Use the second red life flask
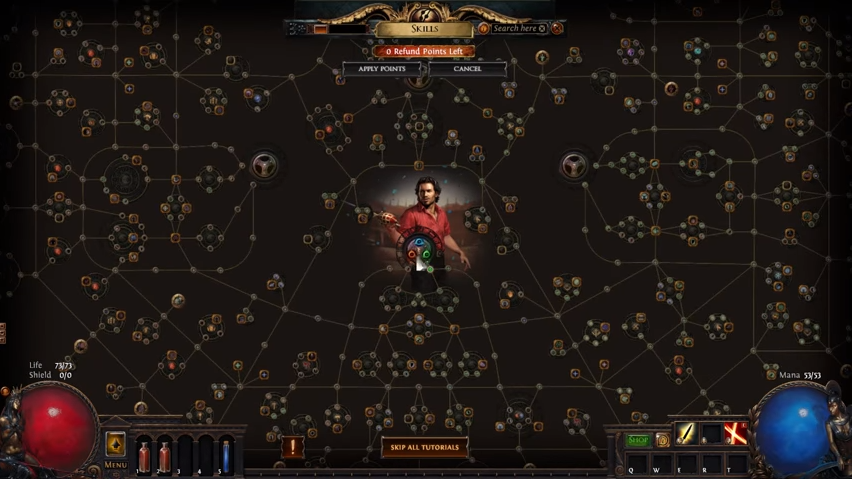 (x=165, y=455)
